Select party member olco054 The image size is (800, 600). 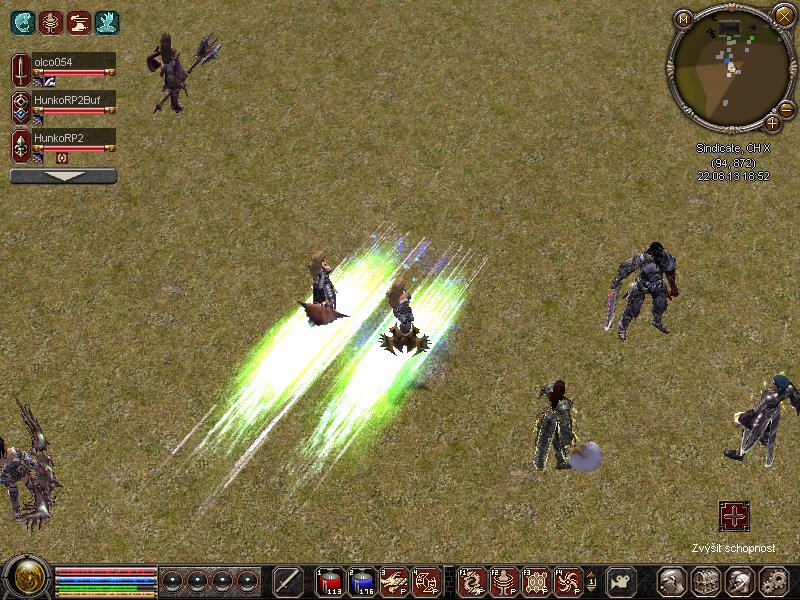coord(72,62)
